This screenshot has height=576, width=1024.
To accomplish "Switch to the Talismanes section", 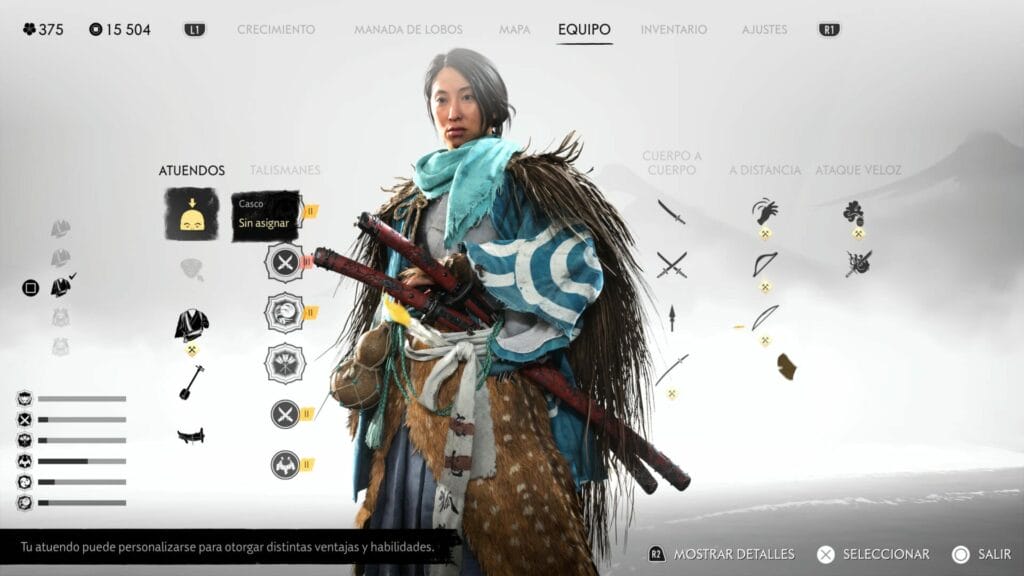I will (x=284, y=170).
